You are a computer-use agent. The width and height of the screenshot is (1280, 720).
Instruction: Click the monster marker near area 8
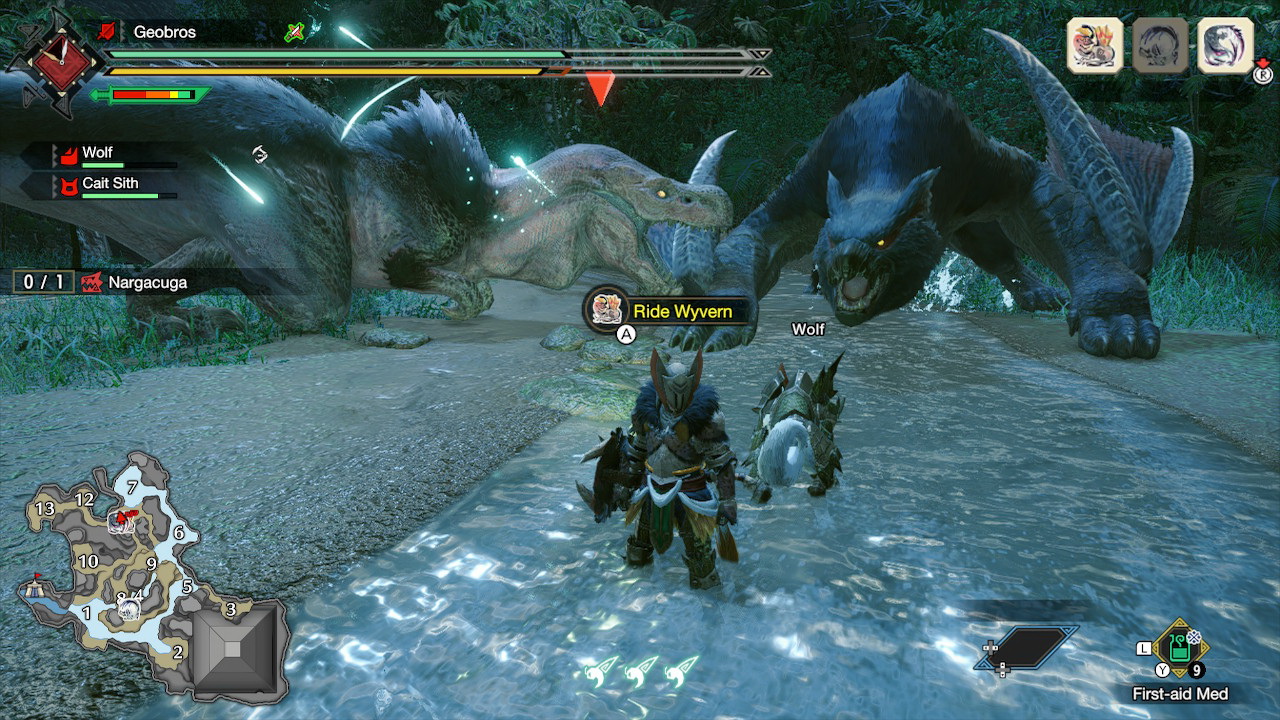coord(127,607)
